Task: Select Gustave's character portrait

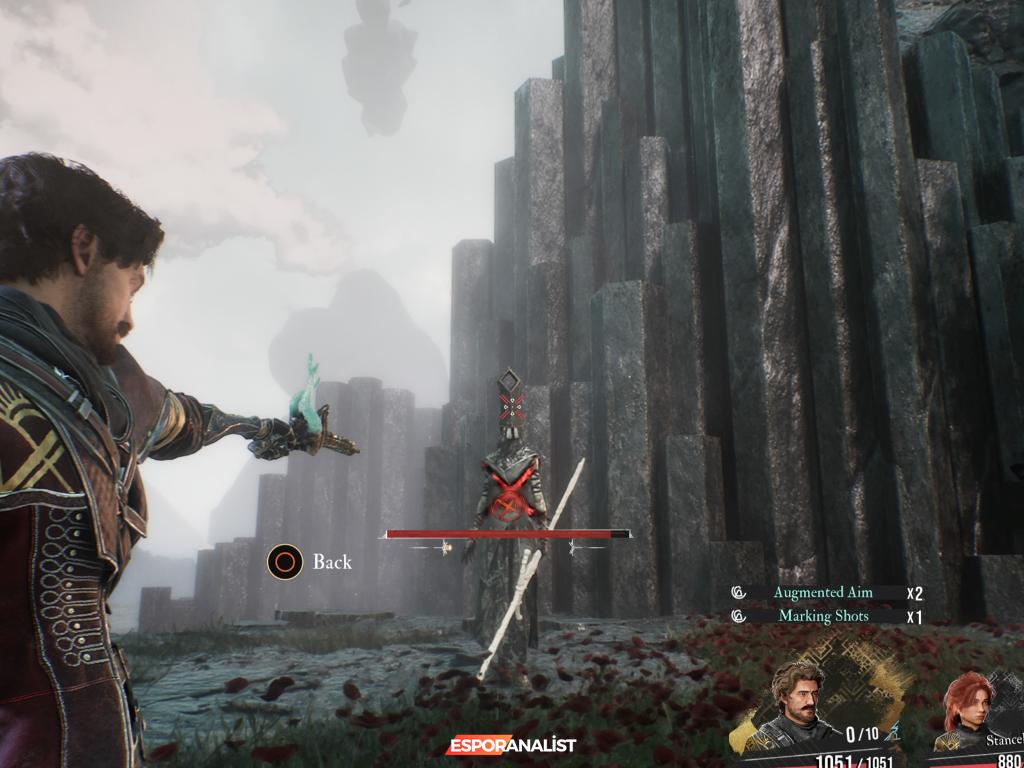Action: [798, 703]
